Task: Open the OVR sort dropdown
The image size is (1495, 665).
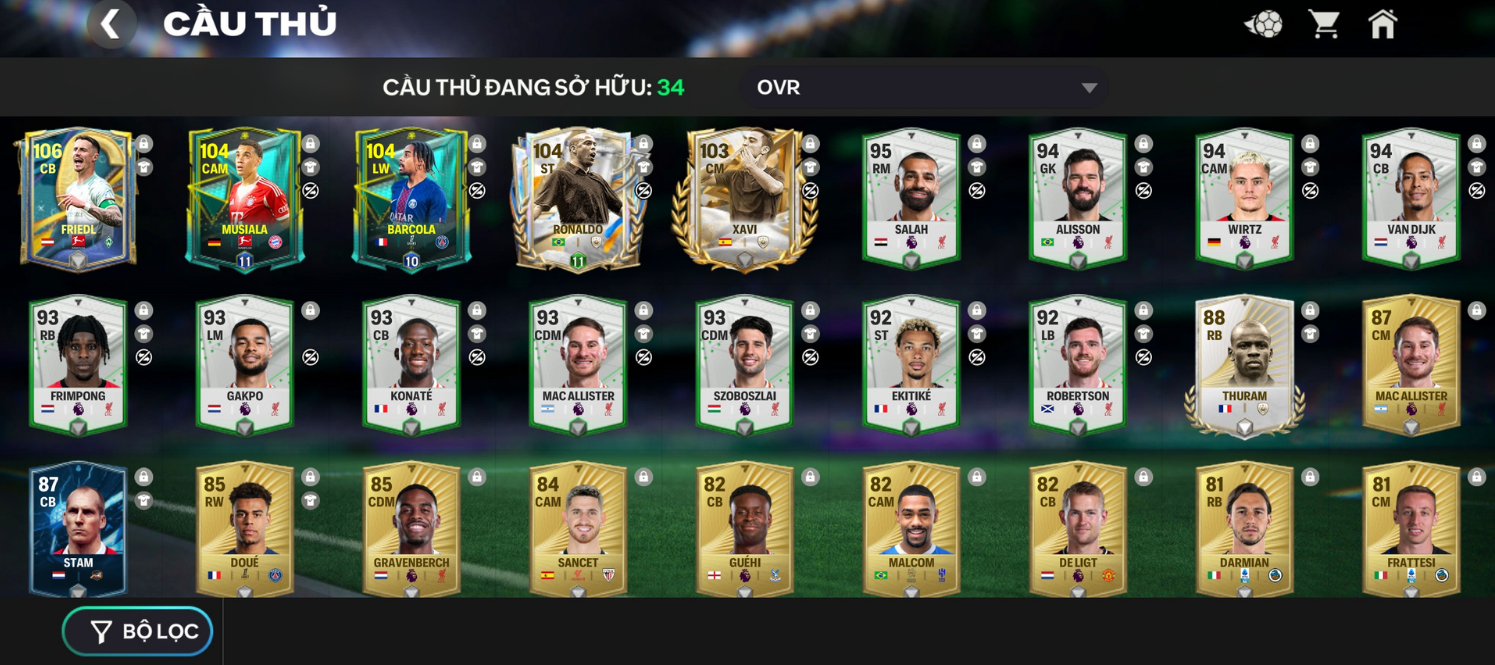Action: pos(925,88)
